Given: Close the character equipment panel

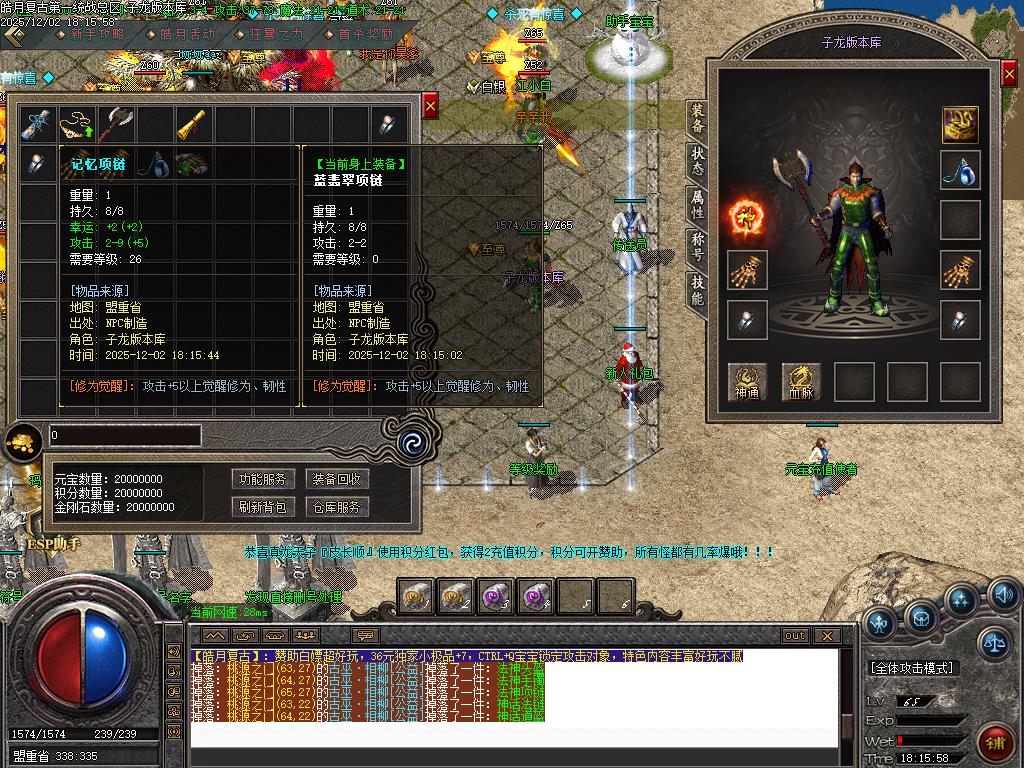Looking at the screenshot, I should [x=1008, y=76].
